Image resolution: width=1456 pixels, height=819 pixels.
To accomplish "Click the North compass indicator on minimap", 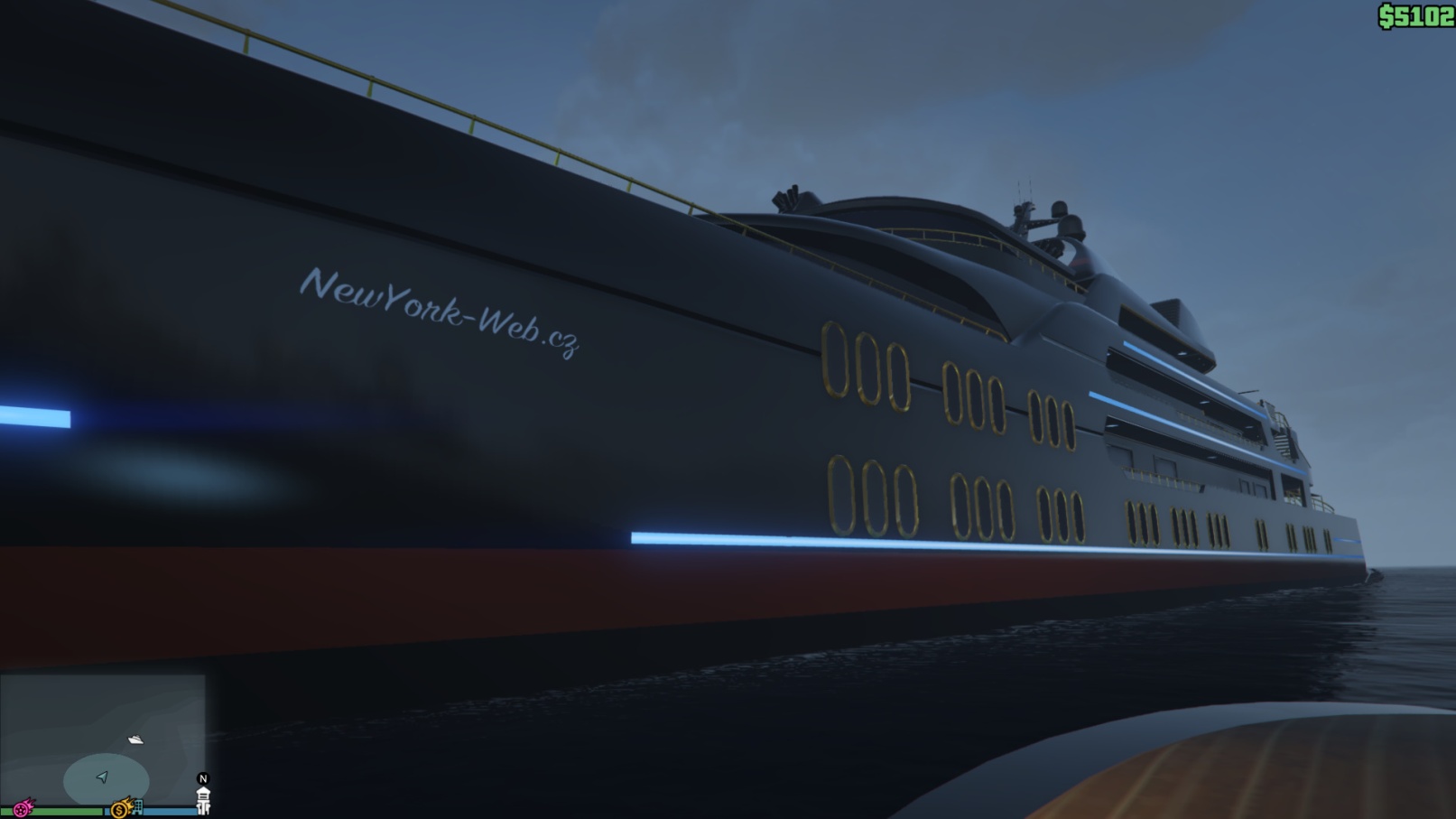I will coord(203,778).
